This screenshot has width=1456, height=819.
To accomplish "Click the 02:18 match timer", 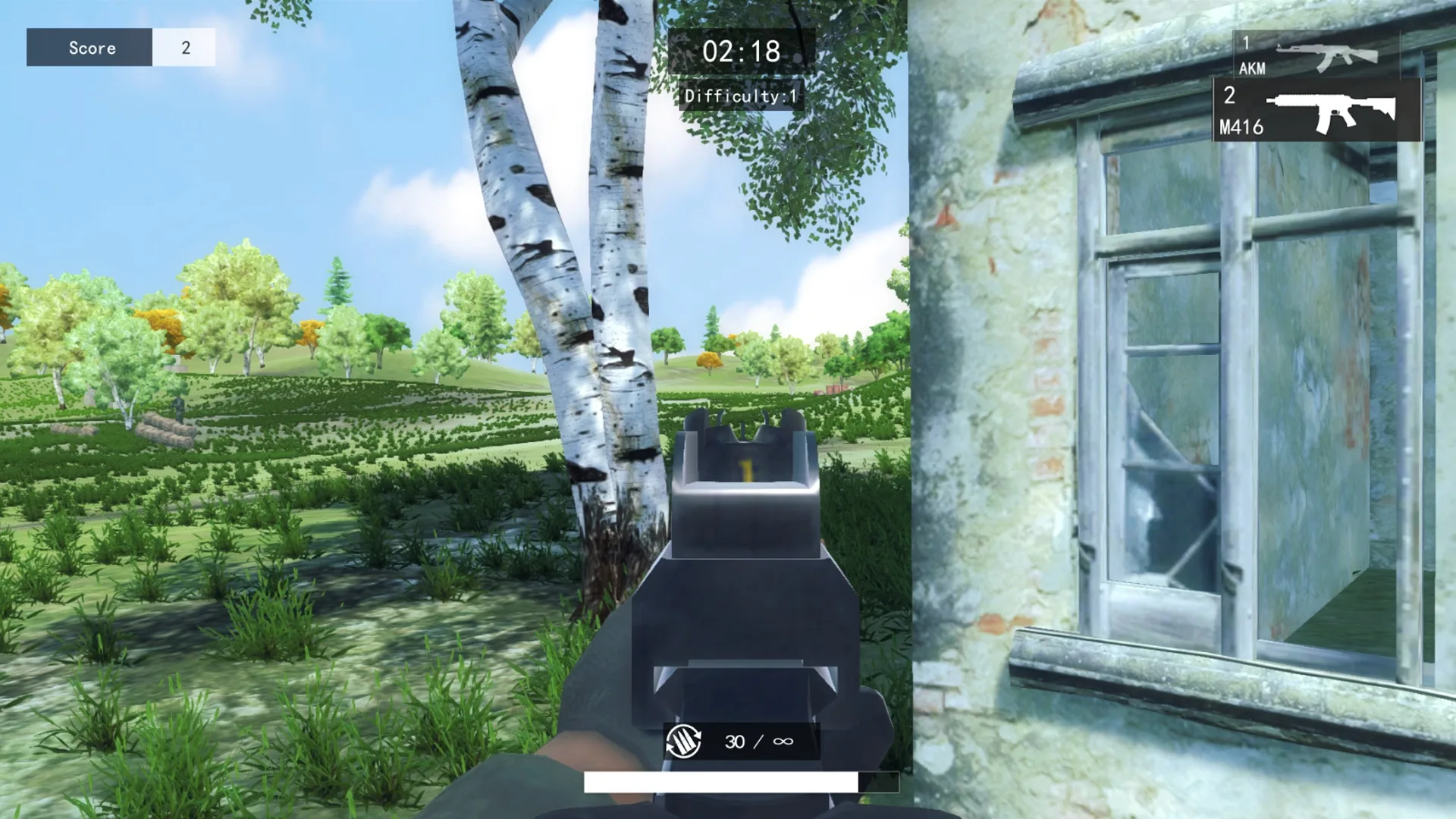I will 742,52.
